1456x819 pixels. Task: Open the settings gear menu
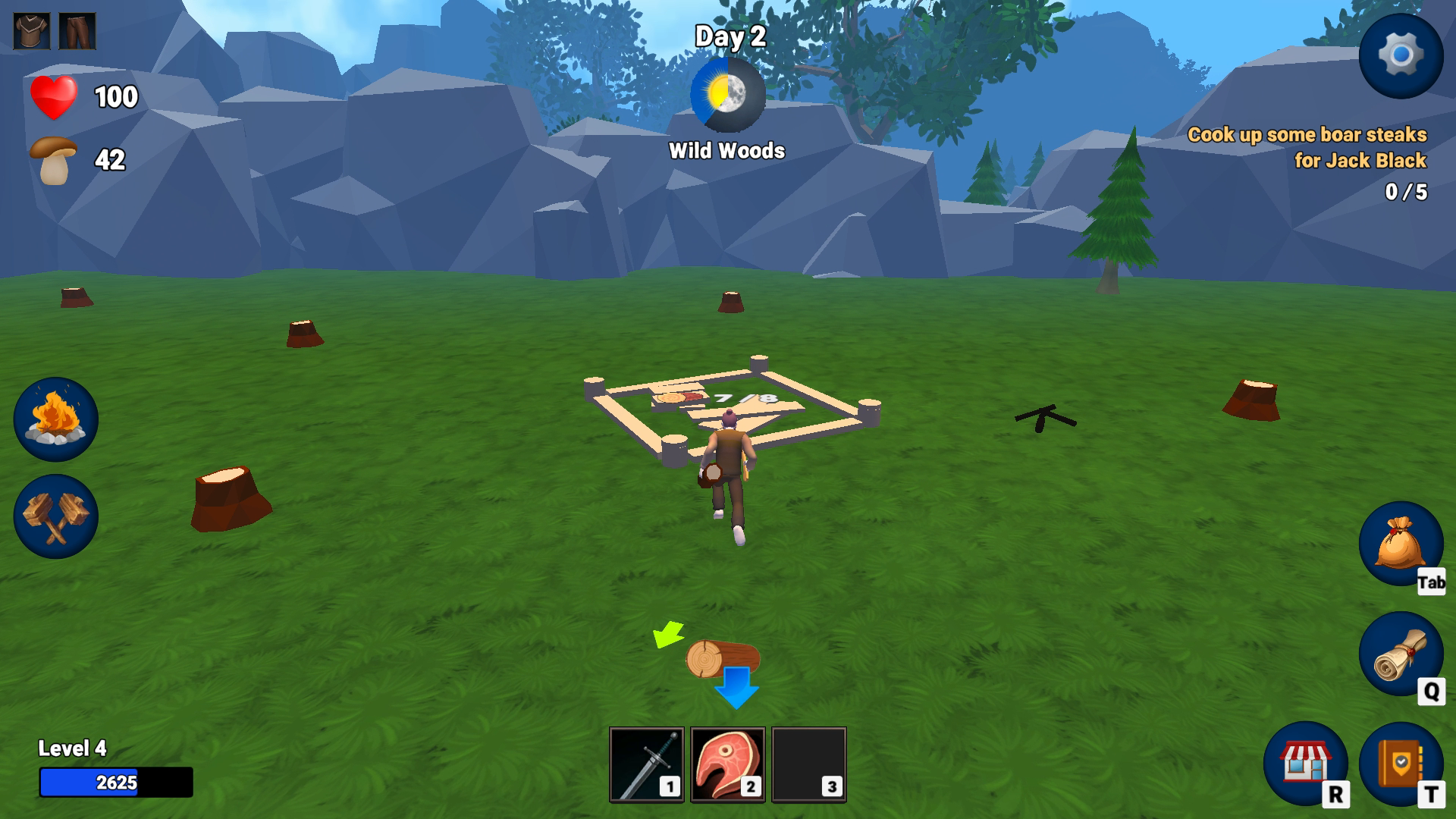pos(1400,55)
